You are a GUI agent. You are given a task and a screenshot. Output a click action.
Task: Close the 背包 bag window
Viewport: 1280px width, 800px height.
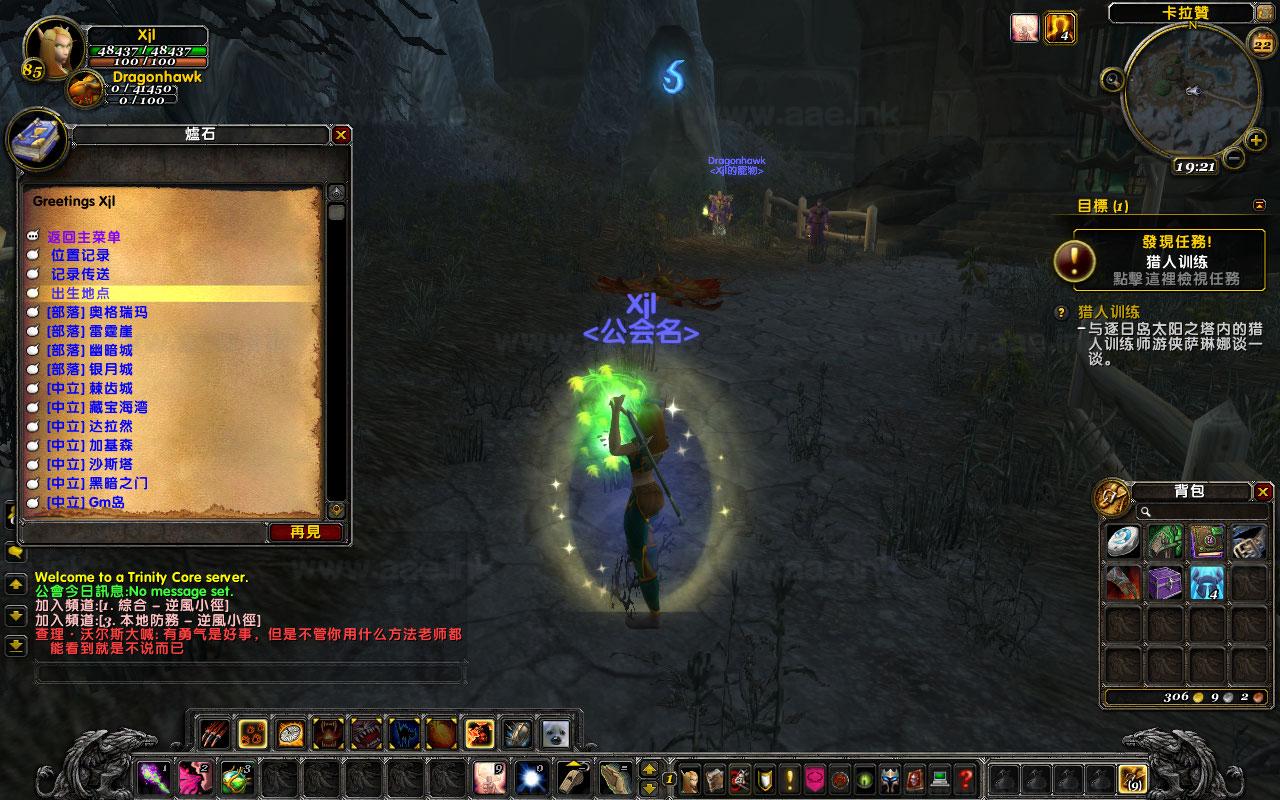tap(1264, 491)
